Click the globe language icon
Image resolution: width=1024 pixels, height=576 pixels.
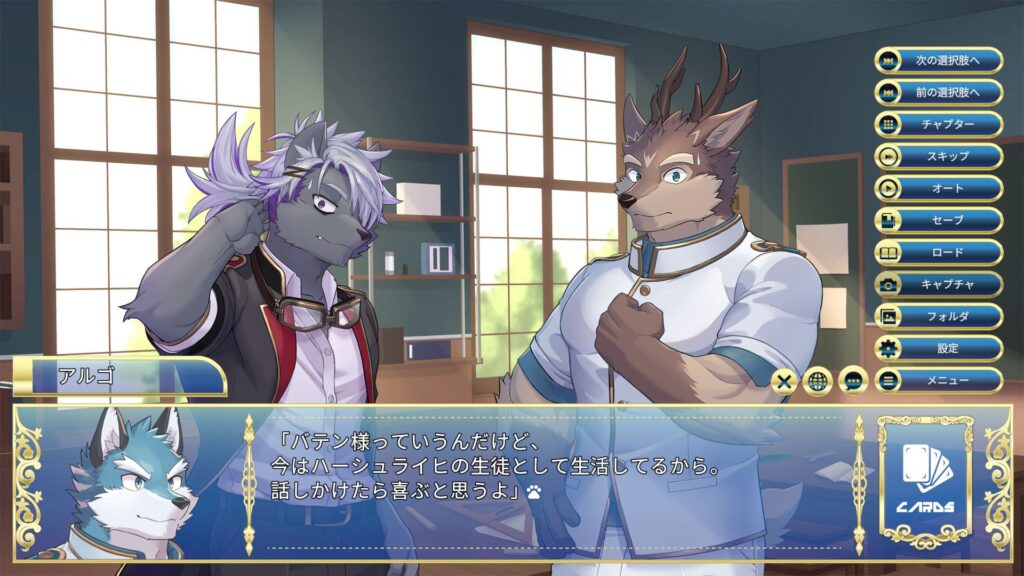(819, 381)
